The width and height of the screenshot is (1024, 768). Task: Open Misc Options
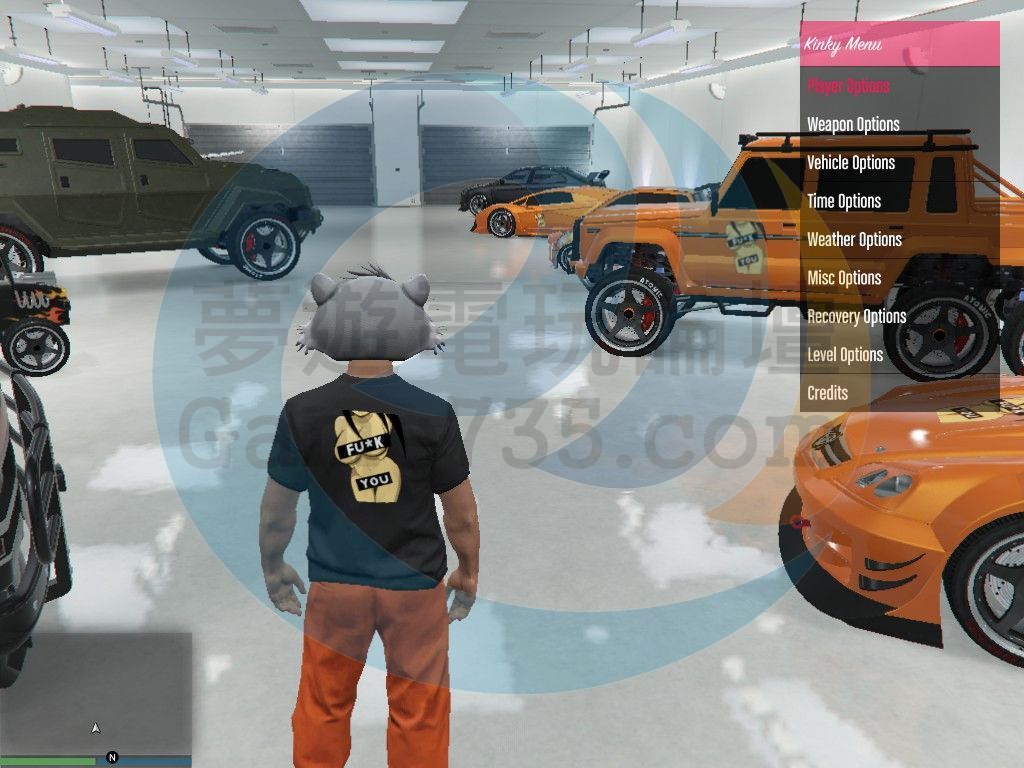844,278
